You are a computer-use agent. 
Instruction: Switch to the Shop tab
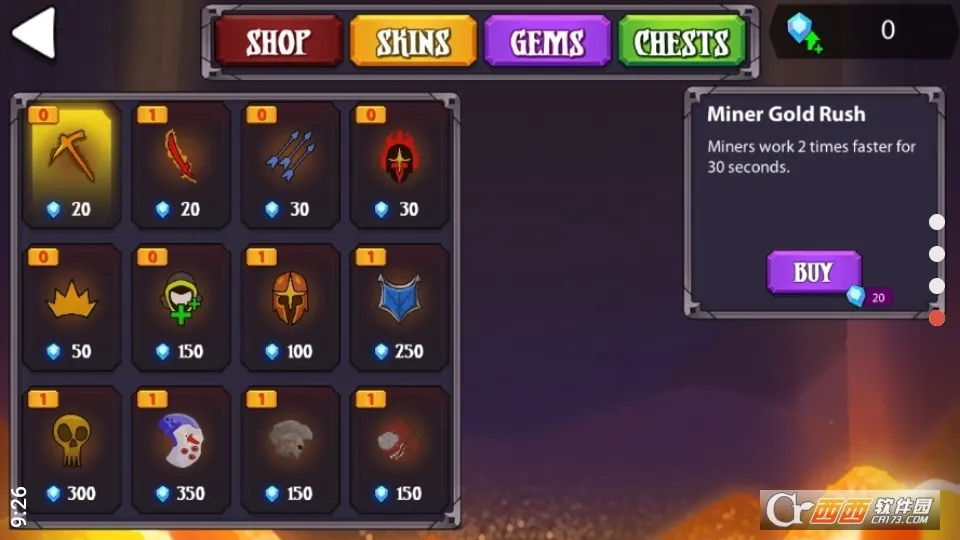(278, 42)
